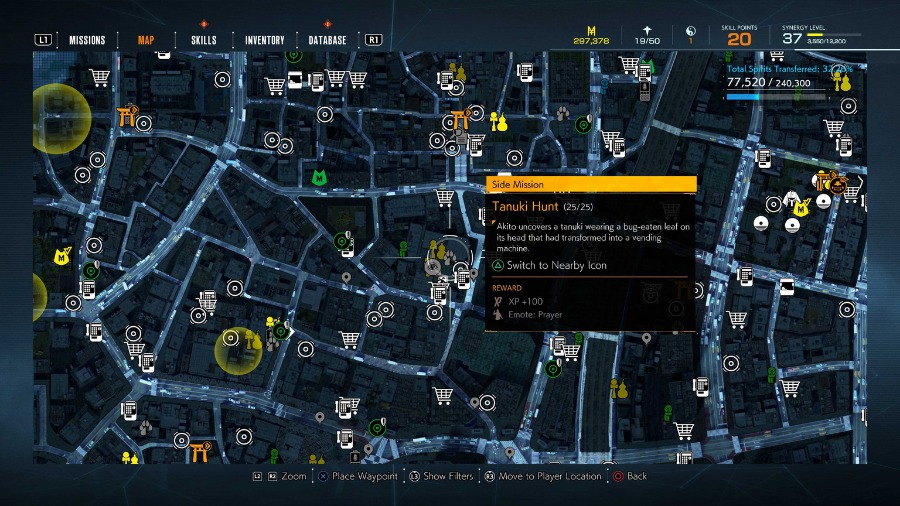Viewport: 900px width, 506px height.
Task: Click the Tanuki Hunt side mission title
Action: pos(525,206)
